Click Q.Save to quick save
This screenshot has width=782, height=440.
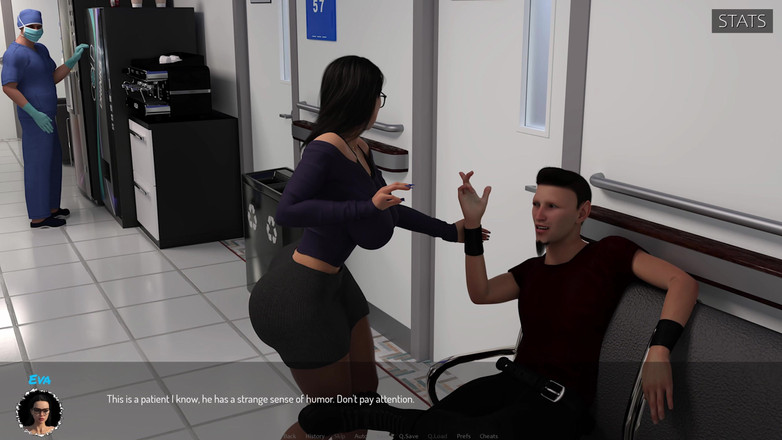pos(408,436)
